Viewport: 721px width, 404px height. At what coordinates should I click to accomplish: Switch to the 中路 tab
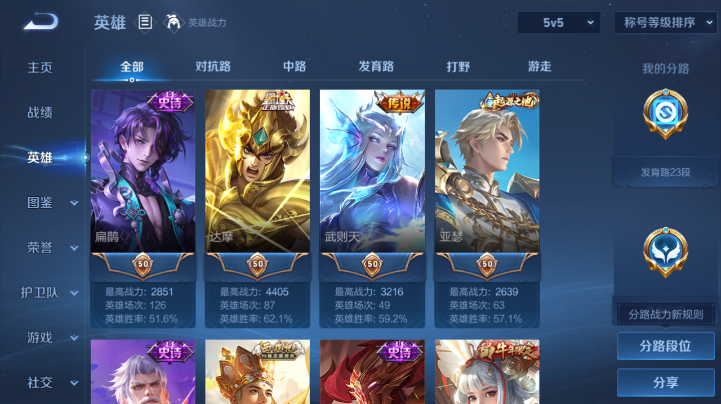click(294, 67)
